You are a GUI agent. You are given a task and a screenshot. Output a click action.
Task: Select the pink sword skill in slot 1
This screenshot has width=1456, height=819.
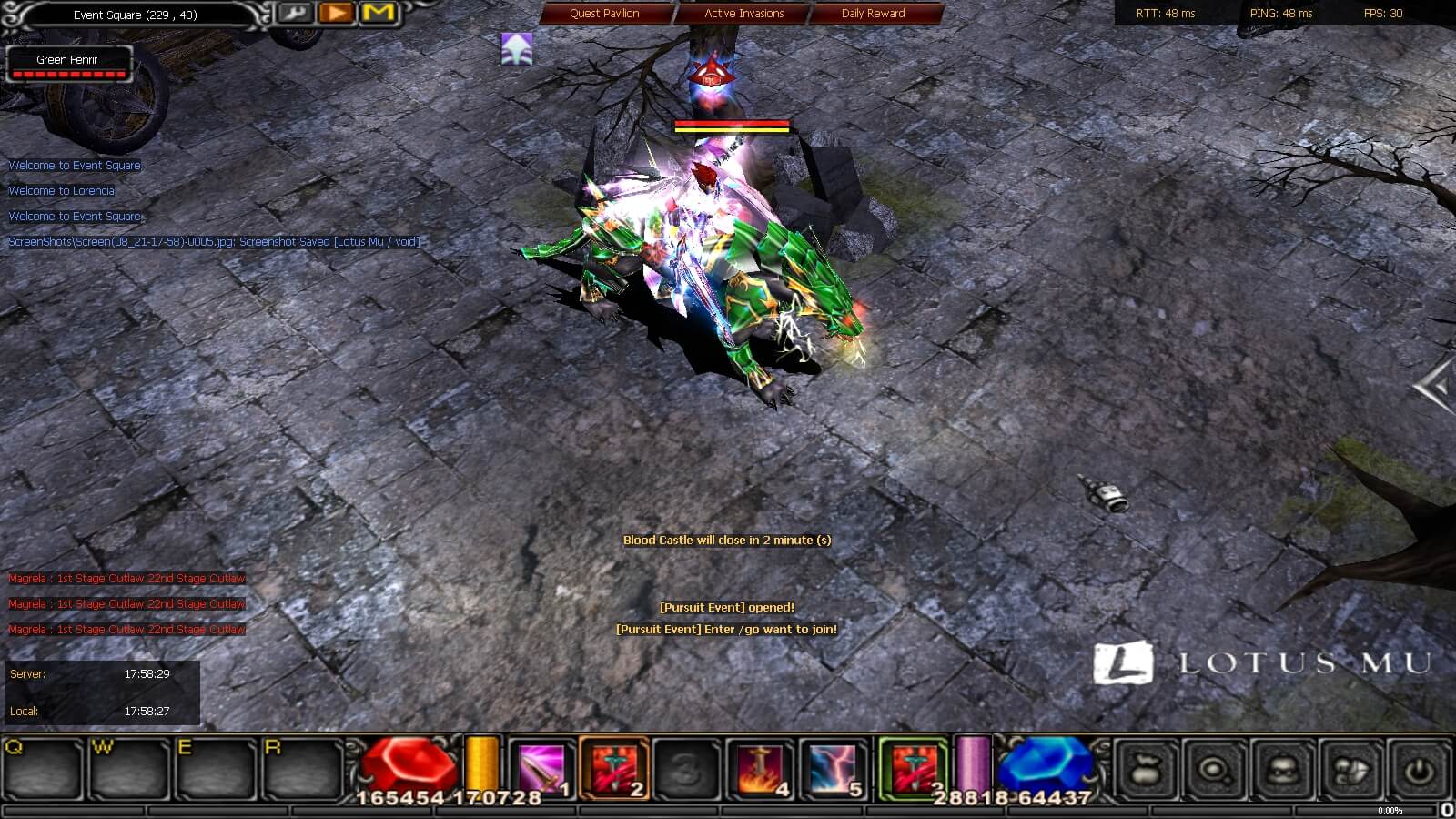pyautogui.click(x=541, y=769)
